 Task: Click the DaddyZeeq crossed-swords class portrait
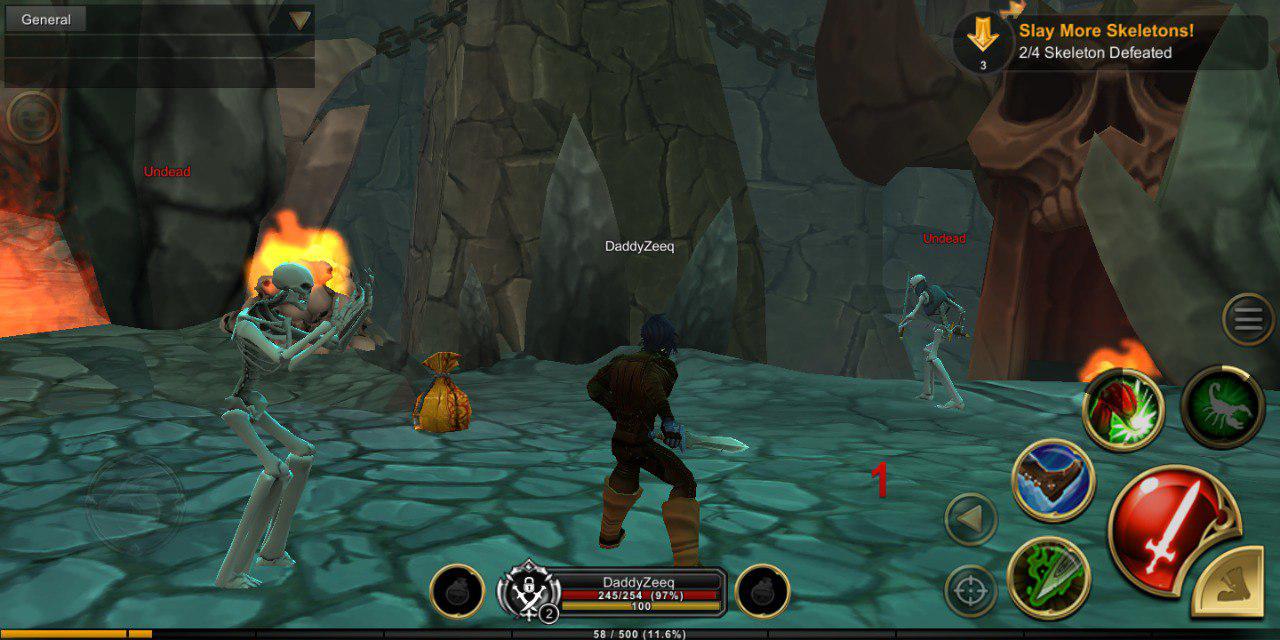[x=528, y=592]
